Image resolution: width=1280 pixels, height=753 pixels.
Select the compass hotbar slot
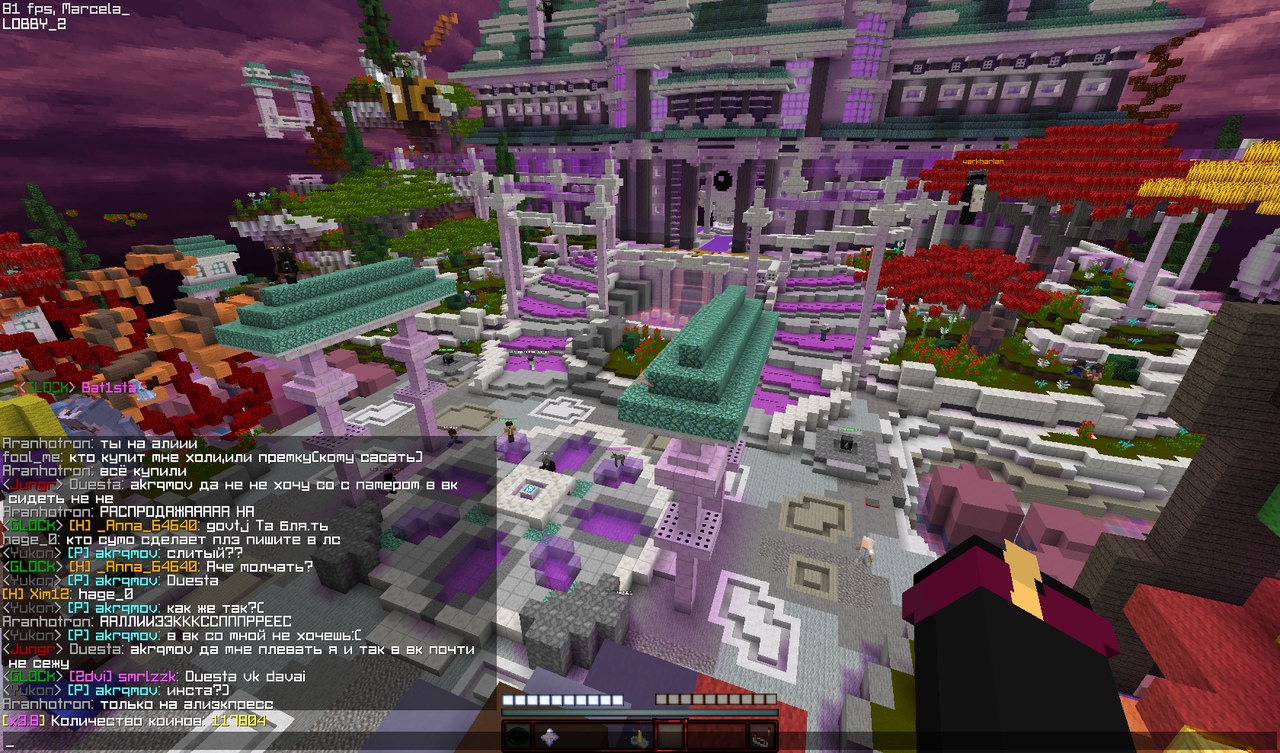517,737
